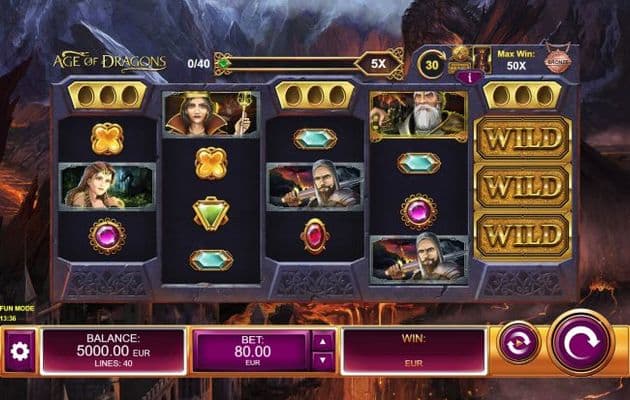Activate the autoplay button
630x400 pixels.
[519, 342]
